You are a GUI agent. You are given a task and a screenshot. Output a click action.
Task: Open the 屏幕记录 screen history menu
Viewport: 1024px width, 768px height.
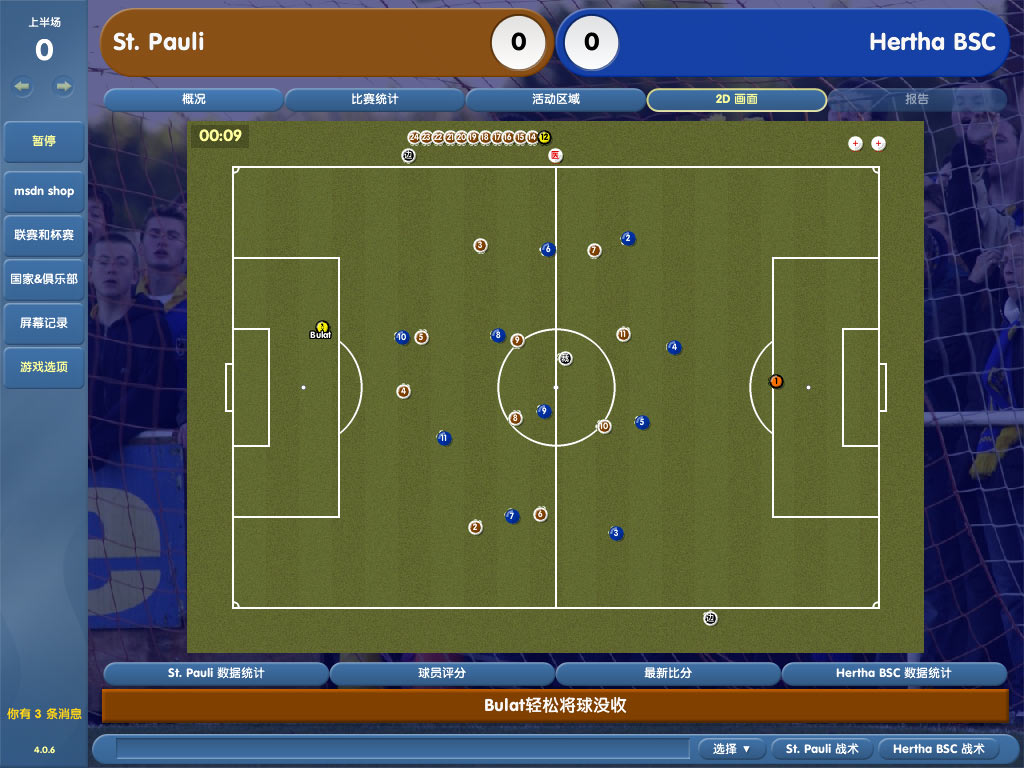(x=44, y=323)
